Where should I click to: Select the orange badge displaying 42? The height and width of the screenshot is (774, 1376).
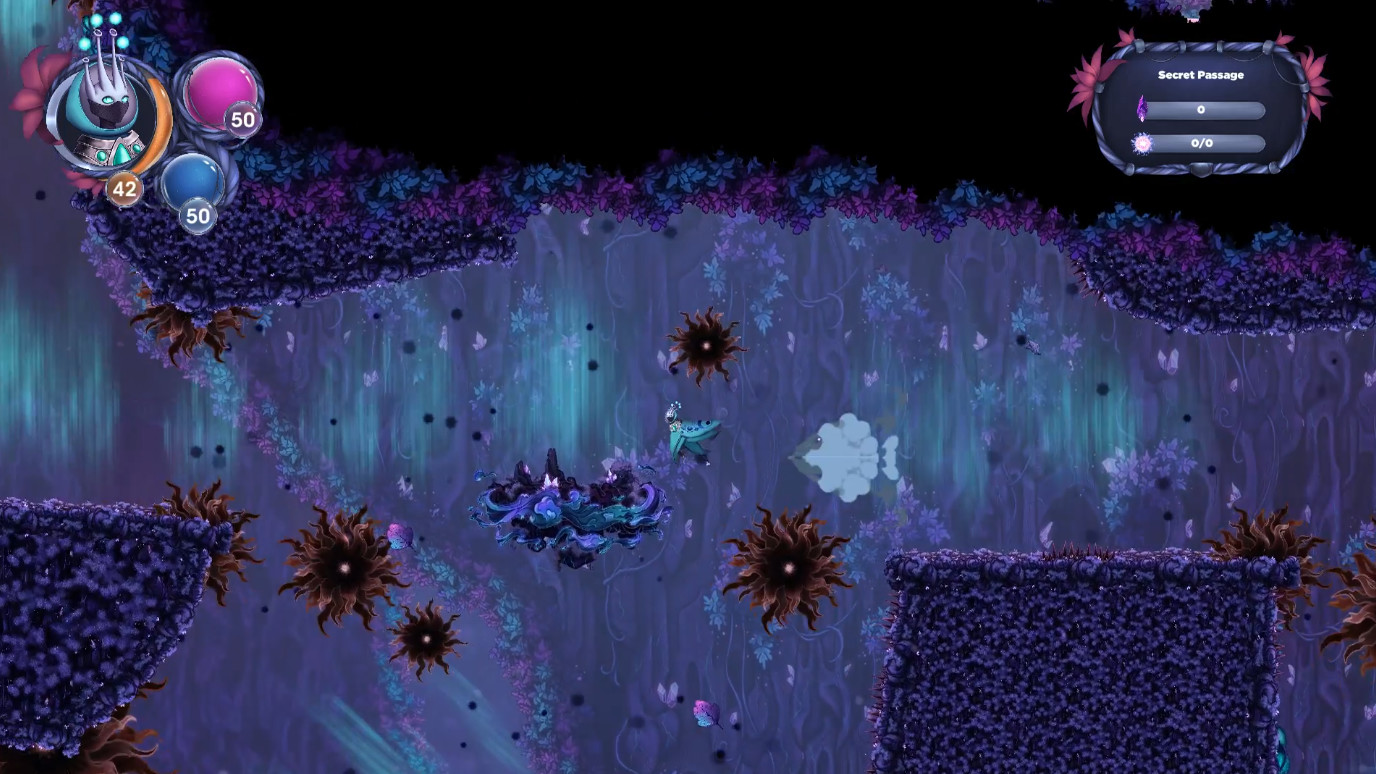[124, 188]
